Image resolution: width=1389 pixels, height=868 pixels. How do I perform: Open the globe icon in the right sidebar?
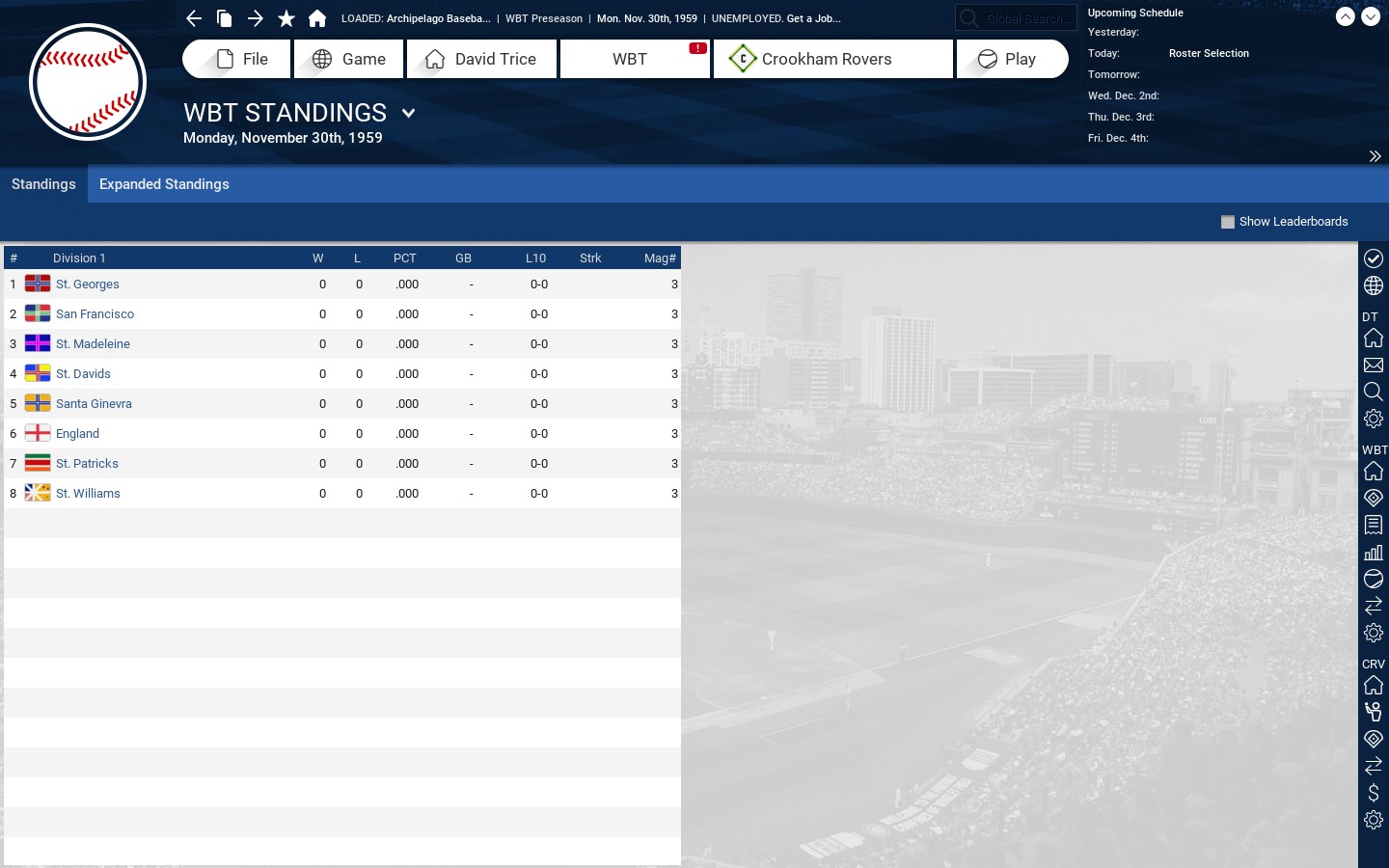(1374, 285)
